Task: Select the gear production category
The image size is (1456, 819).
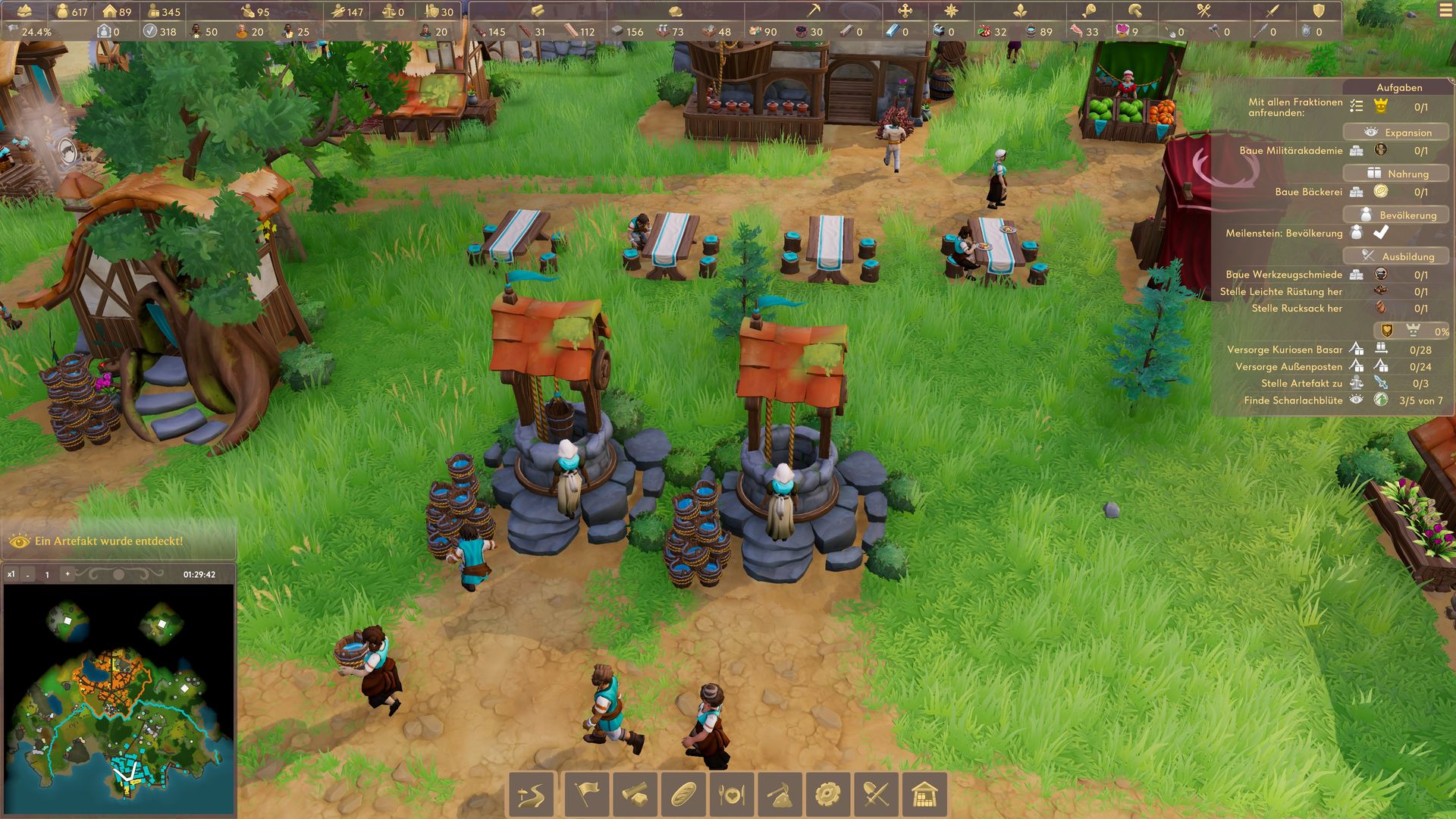Action: 827,795
